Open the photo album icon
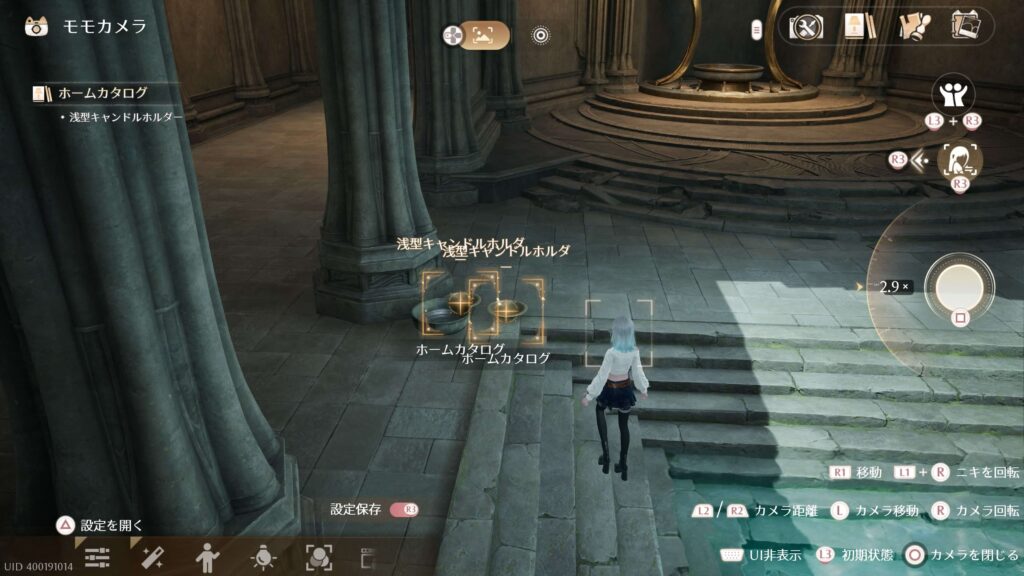Viewport: 1024px width, 576px height. 965,26
